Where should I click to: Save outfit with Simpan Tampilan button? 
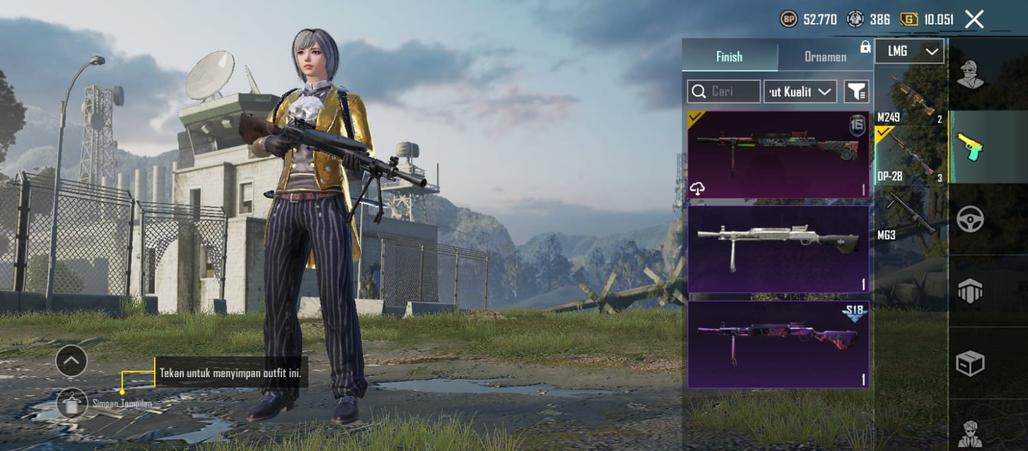pos(72,403)
